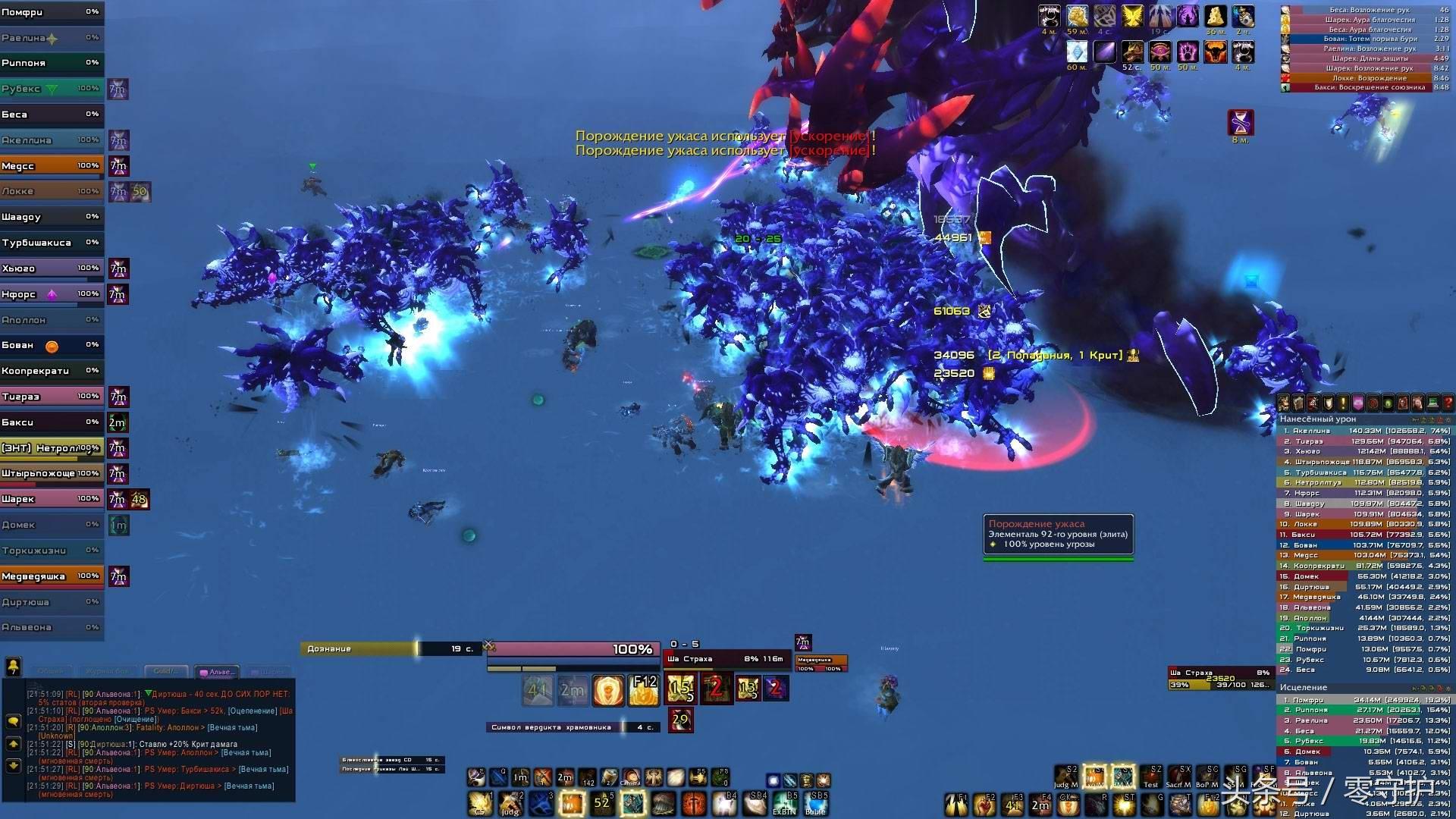Use the Judg ability on action bar
Viewport: 1456px width, 819px height.
(x=511, y=803)
